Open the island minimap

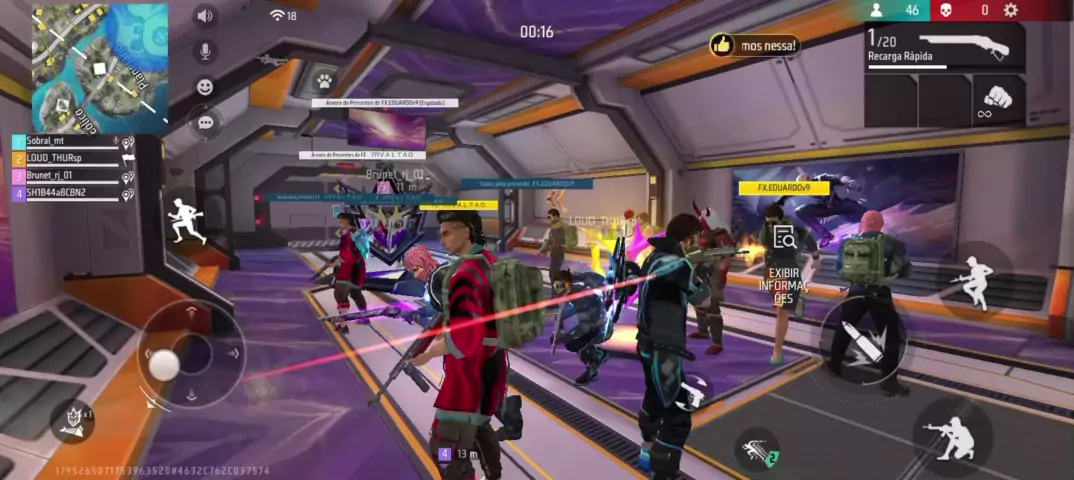tap(100, 68)
